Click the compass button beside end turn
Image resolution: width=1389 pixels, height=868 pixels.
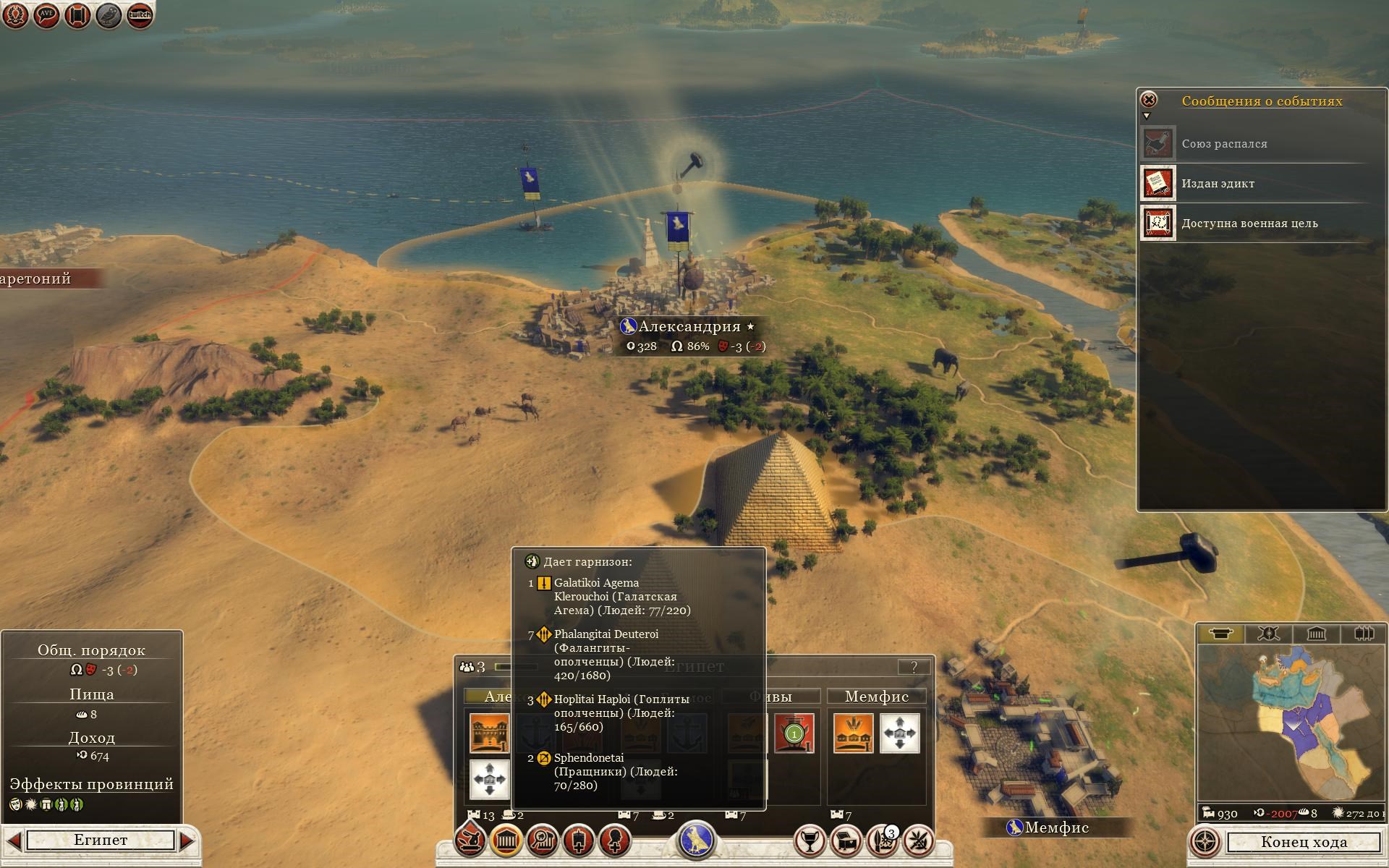(1205, 842)
